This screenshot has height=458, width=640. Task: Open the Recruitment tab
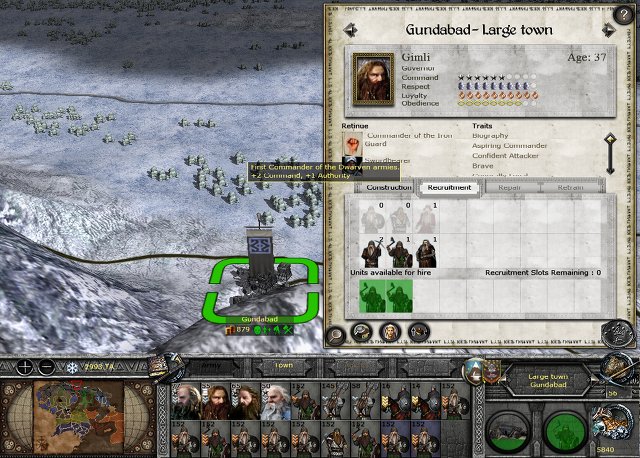[x=446, y=187]
